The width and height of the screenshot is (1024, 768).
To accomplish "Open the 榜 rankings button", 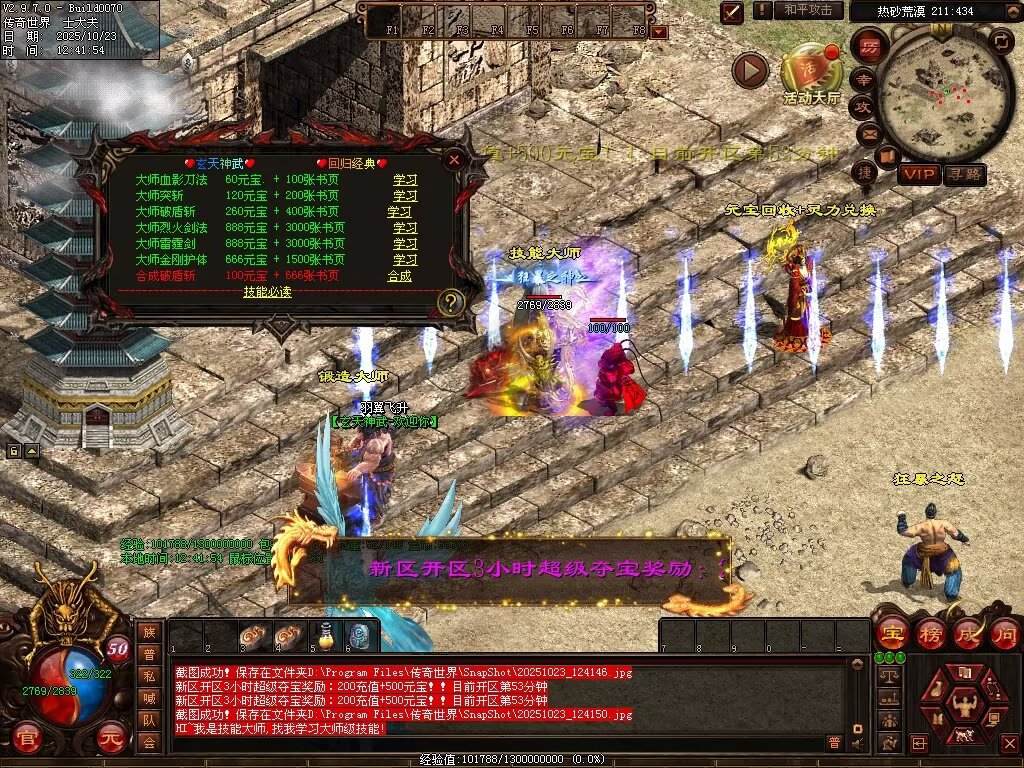I will coord(929,633).
